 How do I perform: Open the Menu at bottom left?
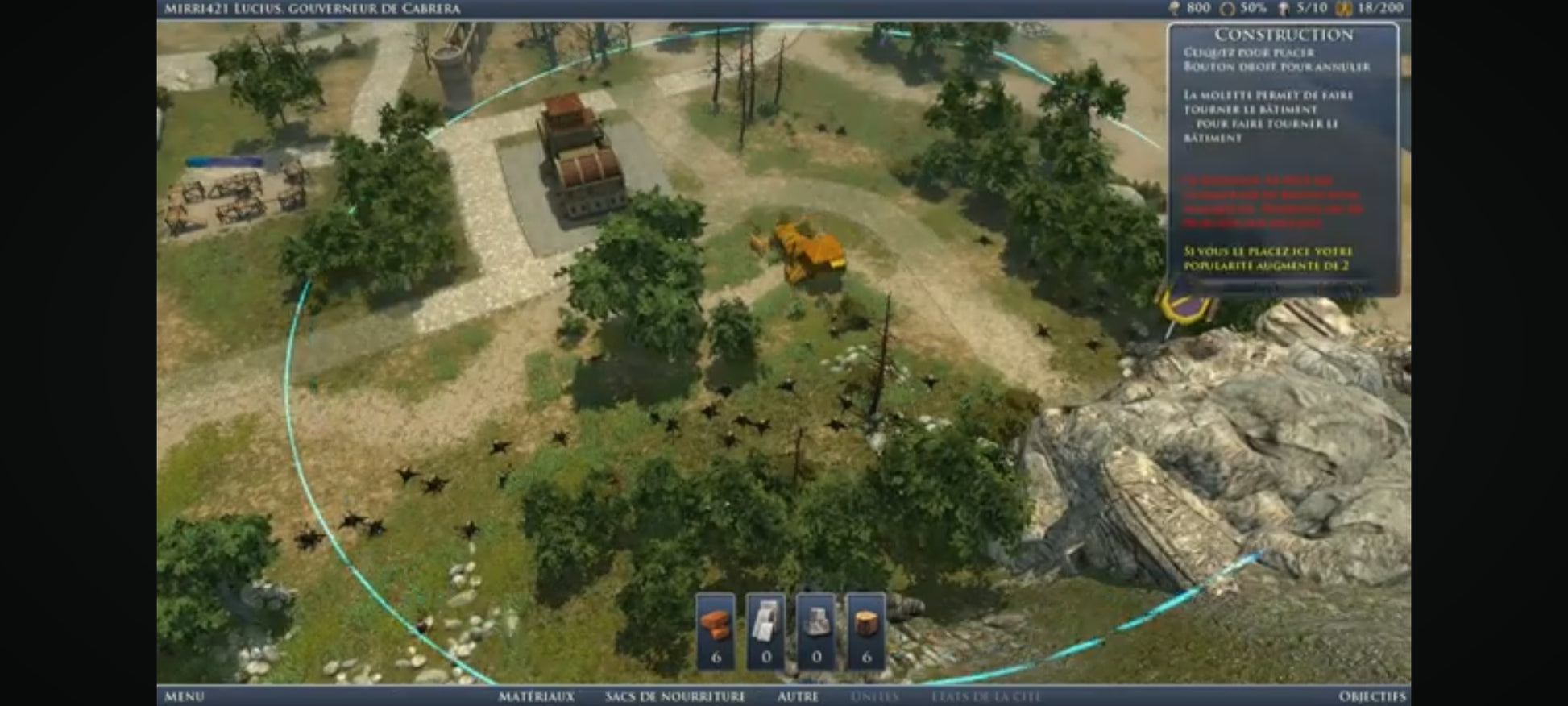click(185, 696)
